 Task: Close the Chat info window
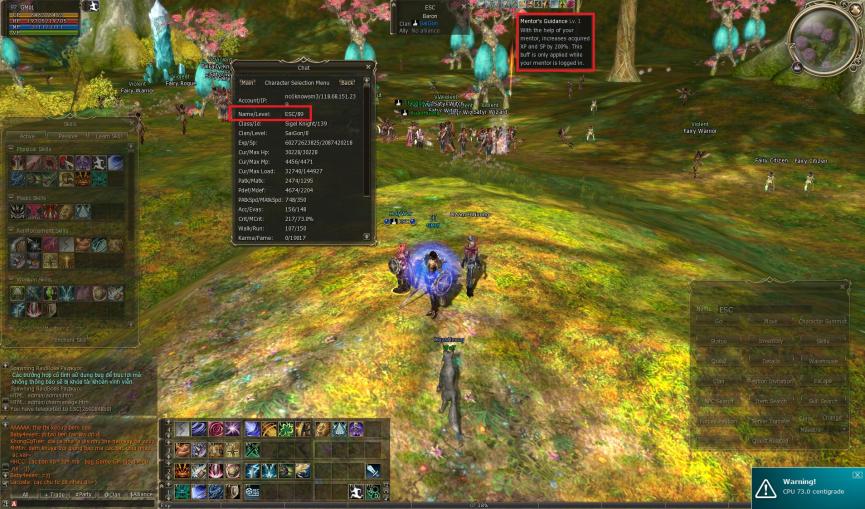(x=367, y=67)
